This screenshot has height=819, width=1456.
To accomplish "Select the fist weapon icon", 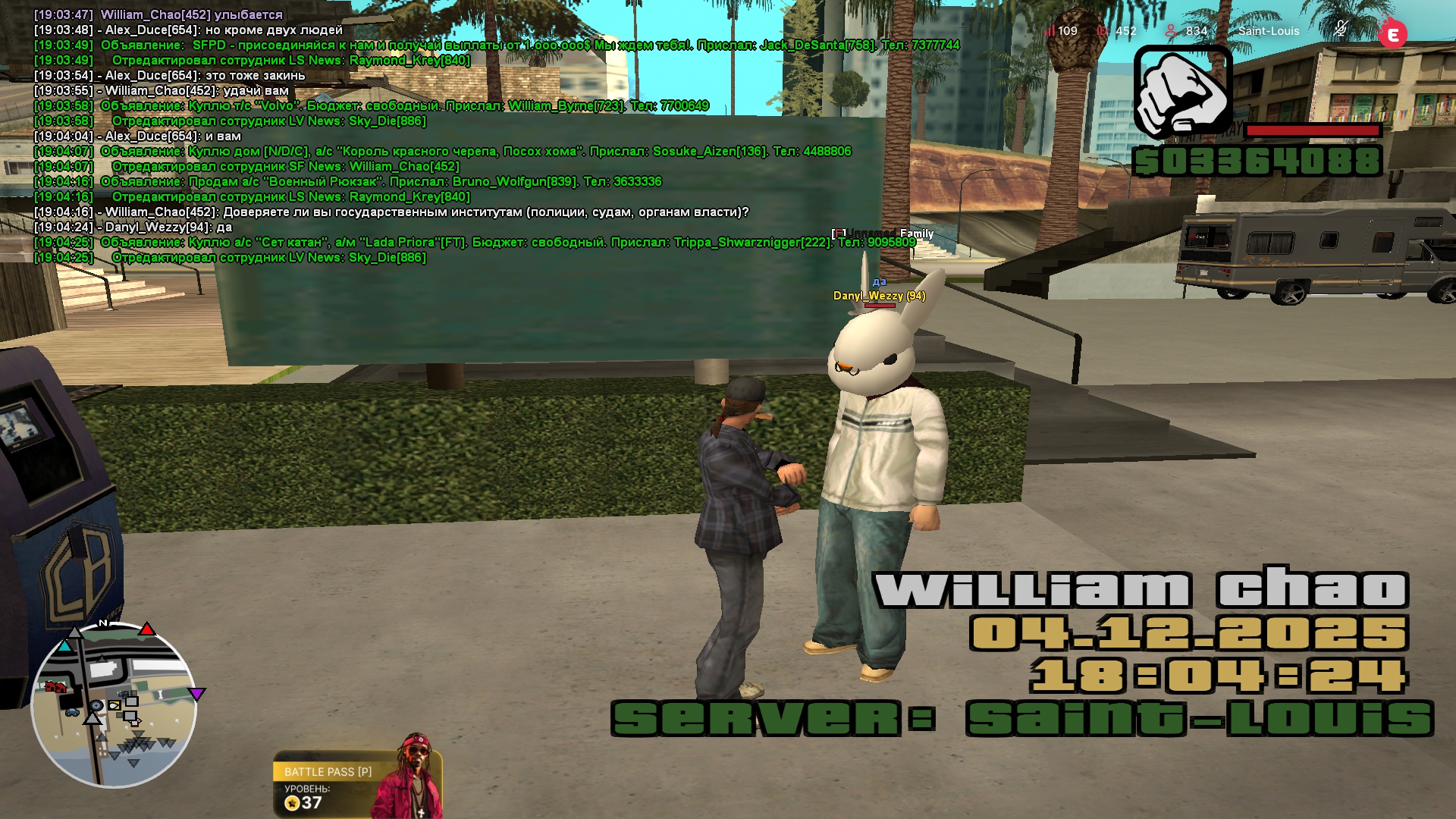I will pos(1182,92).
